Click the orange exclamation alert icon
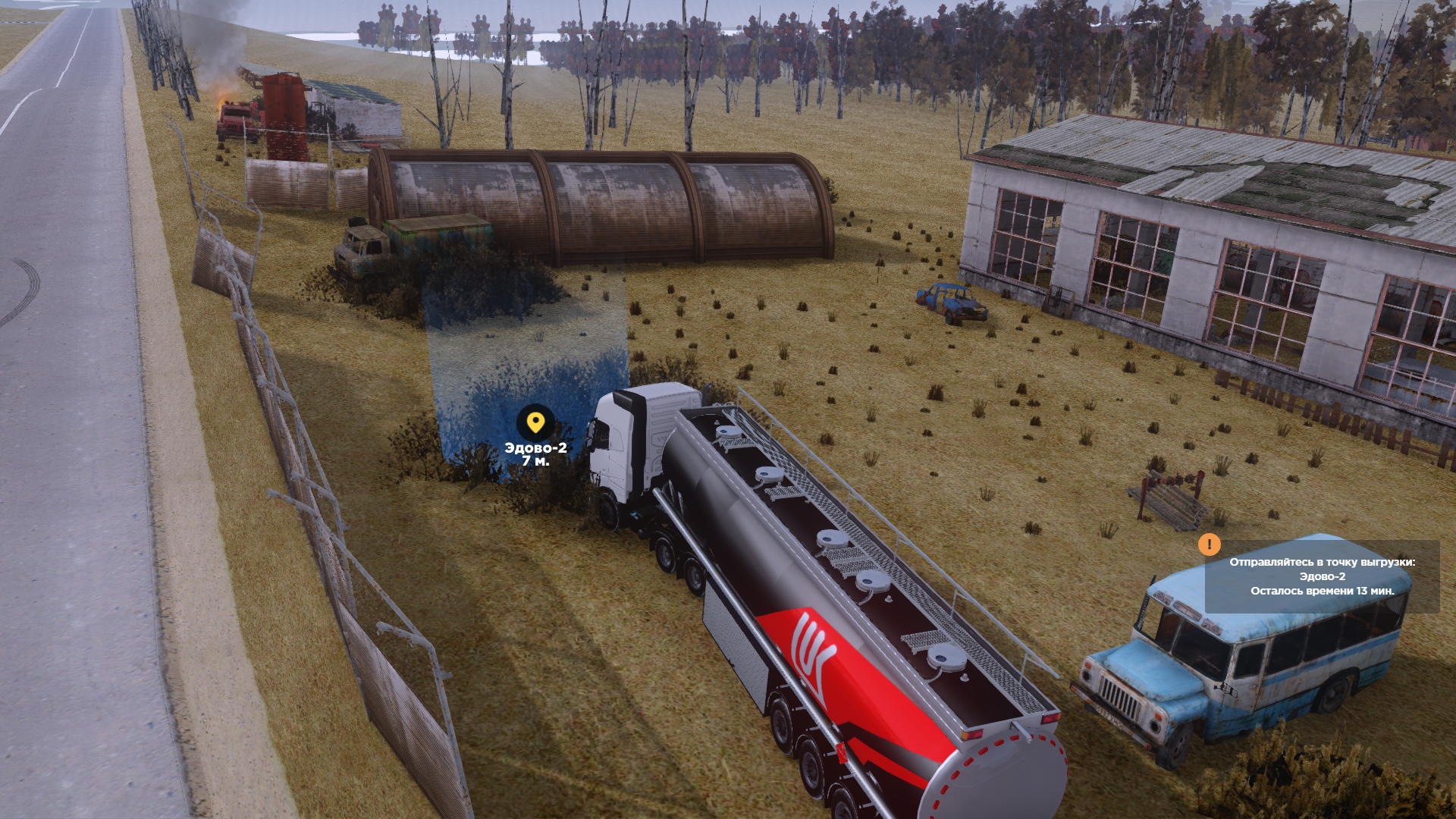Image resolution: width=1456 pixels, height=819 pixels. click(x=1209, y=544)
